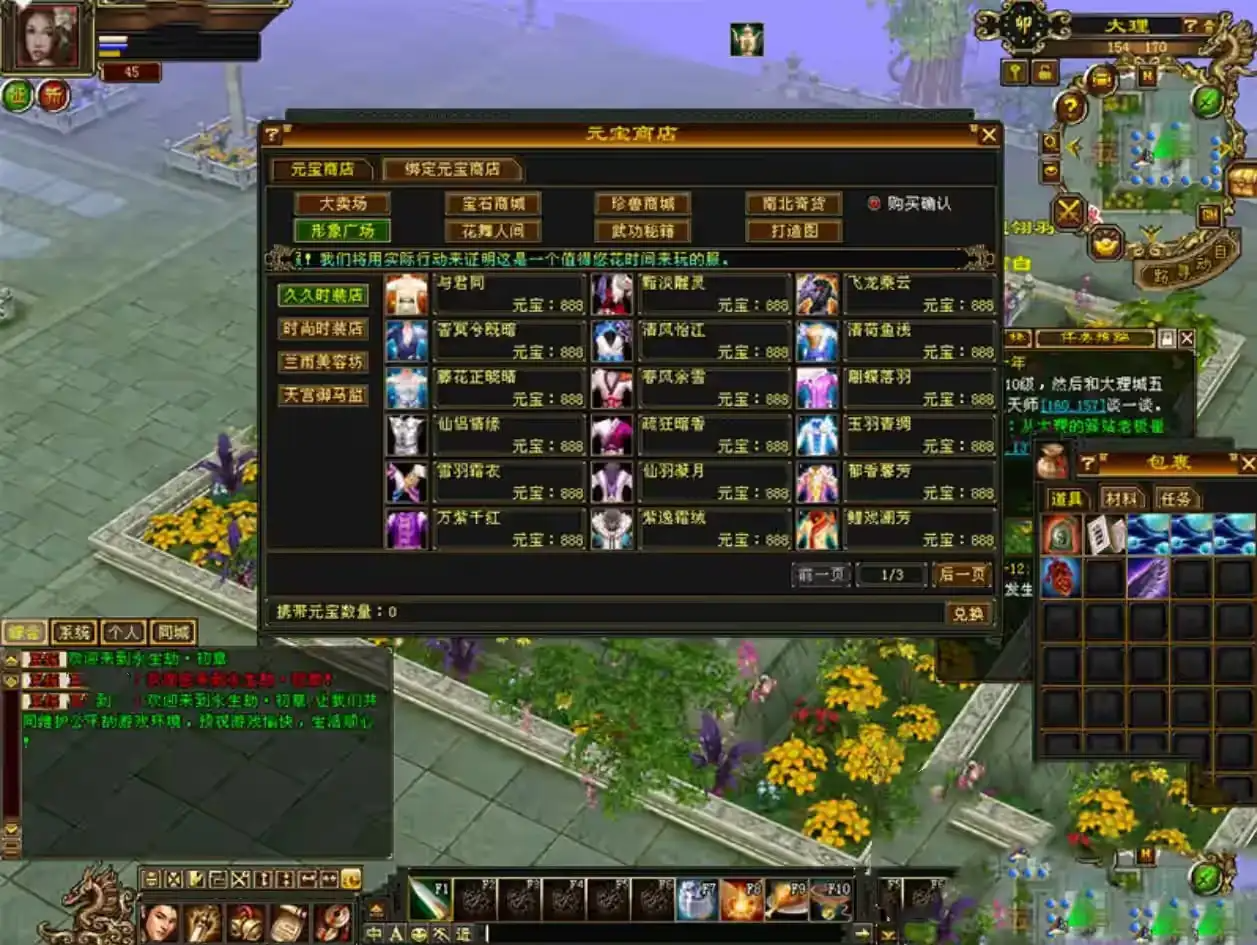Select the 时尚时装店 sub-shop

tap(323, 329)
